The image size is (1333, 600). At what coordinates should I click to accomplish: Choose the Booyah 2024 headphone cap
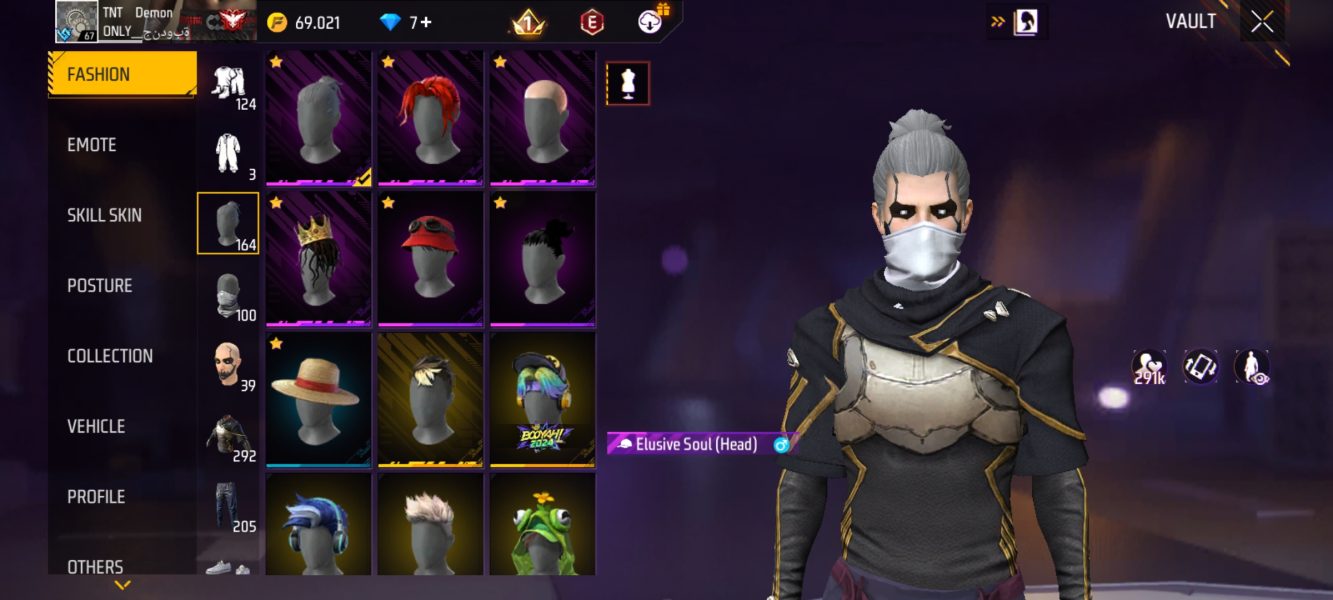click(x=542, y=400)
